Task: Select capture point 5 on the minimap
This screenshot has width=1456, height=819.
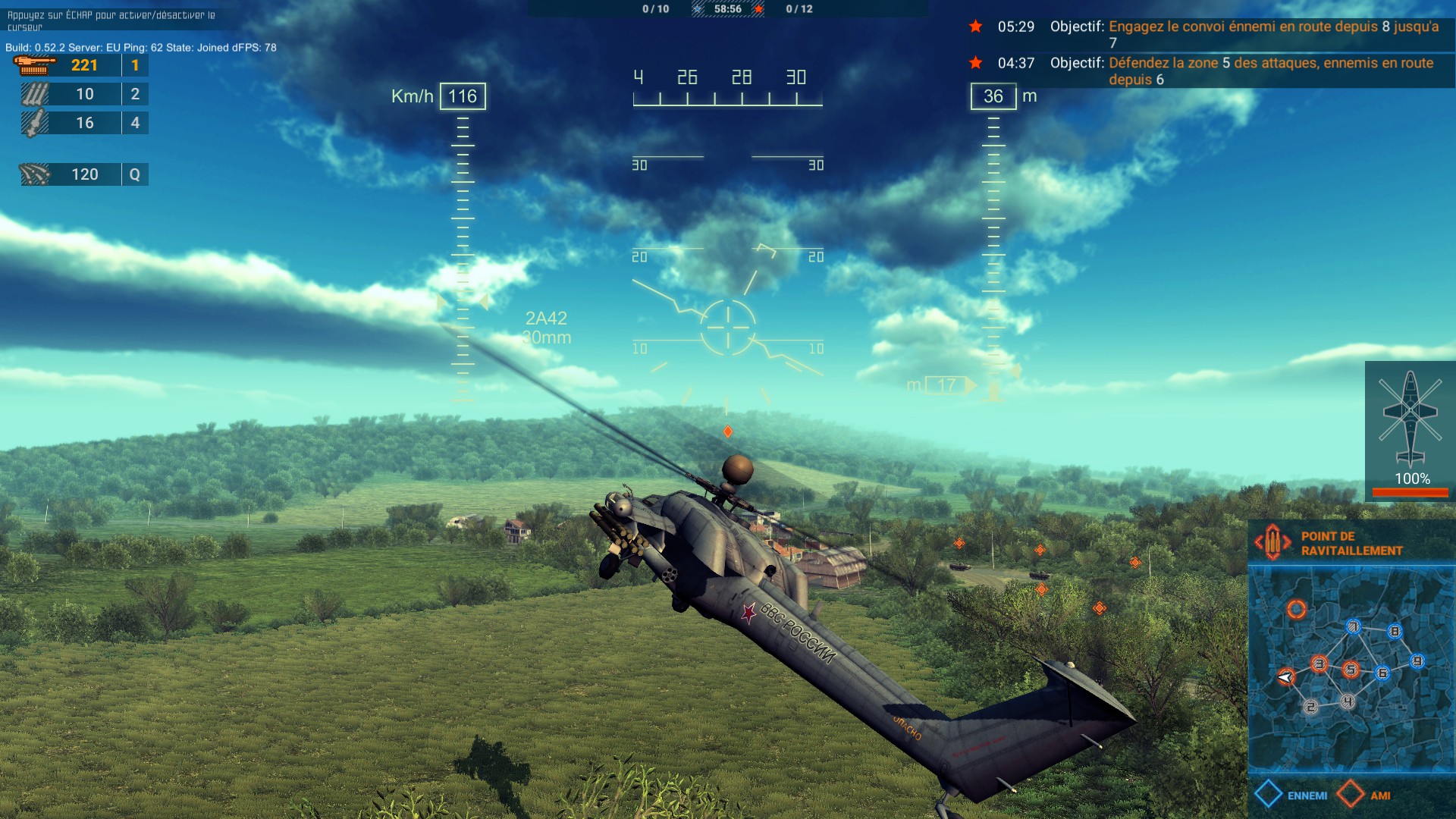Action: tap(1350, 669)
